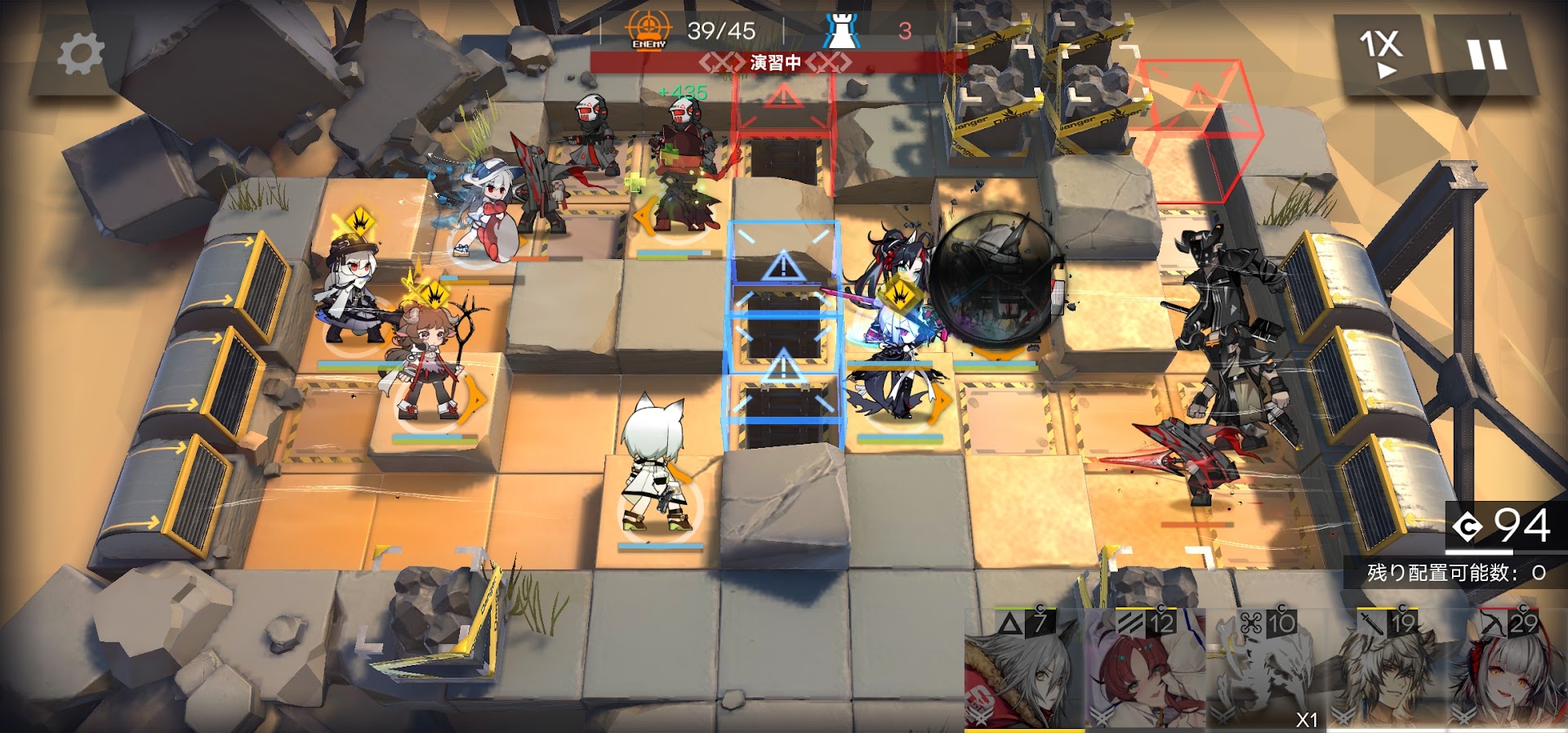Open the settings gear menu
The width and height of the screenshot is (1568, 733).
[x=80, y=55]
